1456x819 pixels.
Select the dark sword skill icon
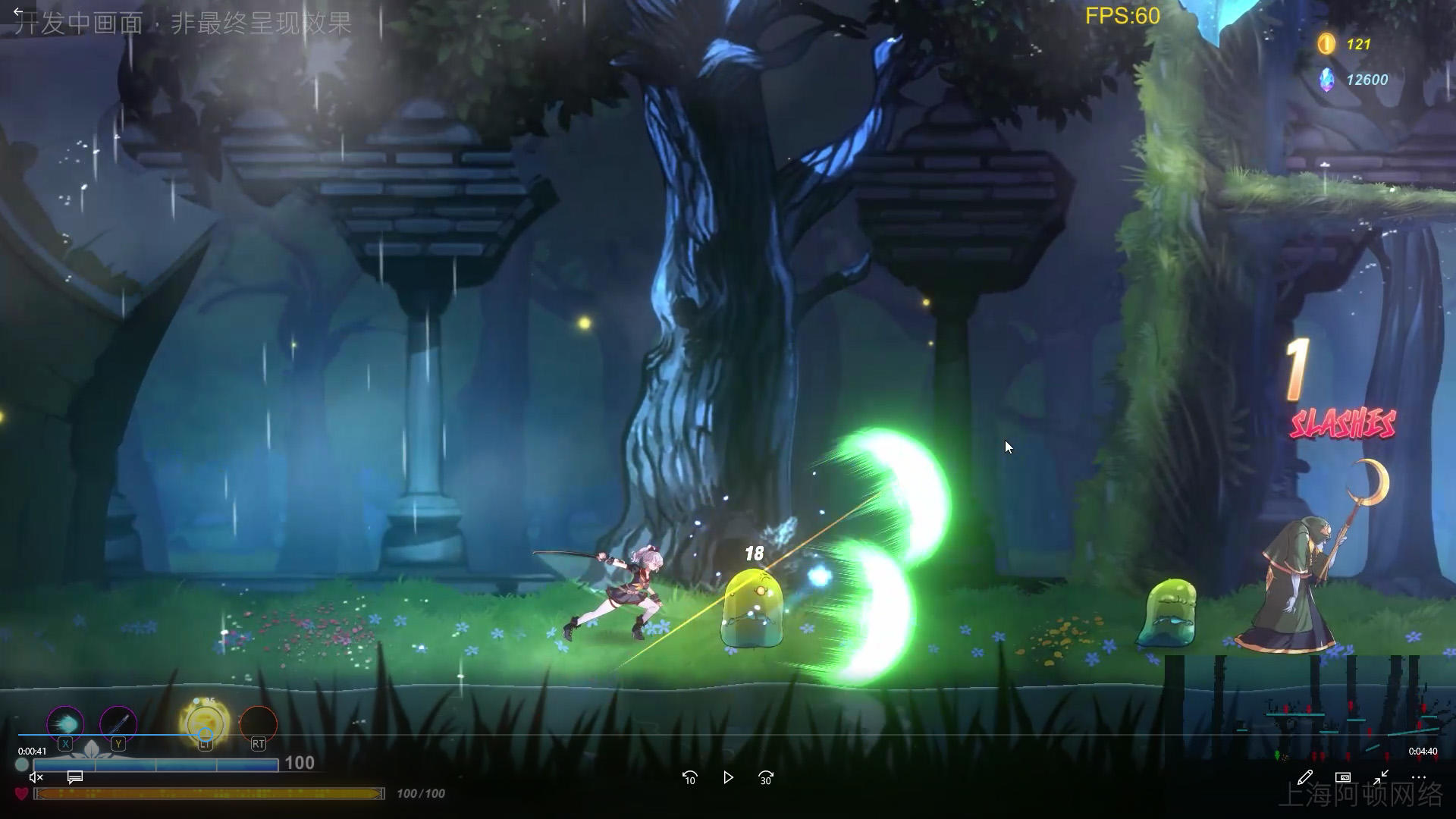tap(118, 723)
